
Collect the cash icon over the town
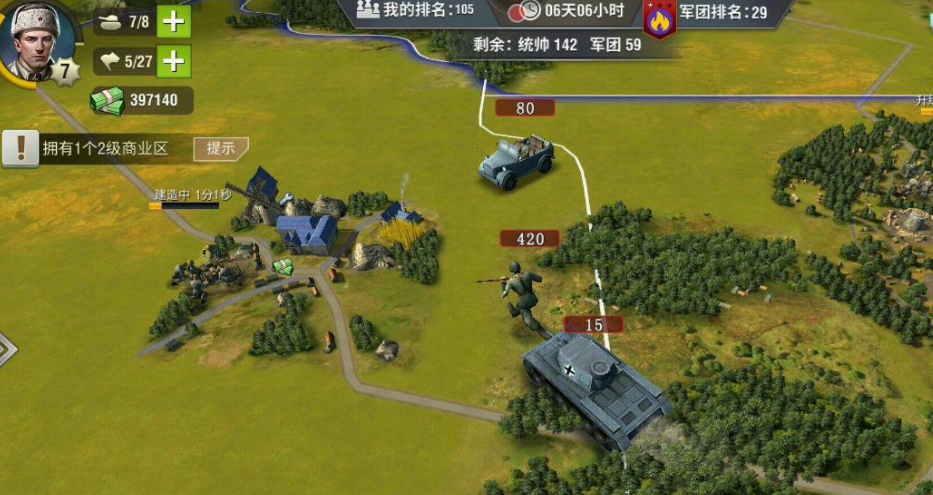pos(284,266)
